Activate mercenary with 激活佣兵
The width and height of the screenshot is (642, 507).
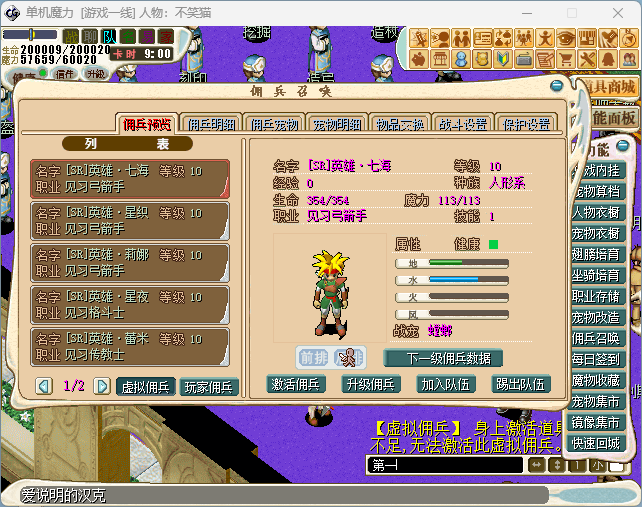click(x=299, y=383)
